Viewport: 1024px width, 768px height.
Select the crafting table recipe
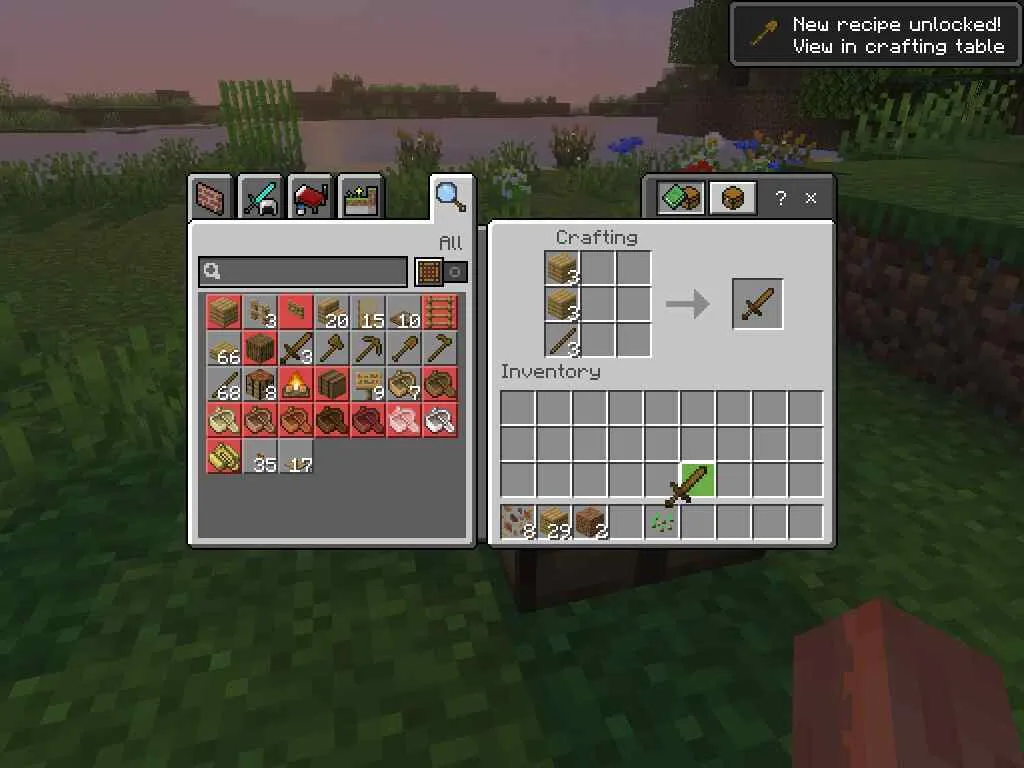(260, 384)
